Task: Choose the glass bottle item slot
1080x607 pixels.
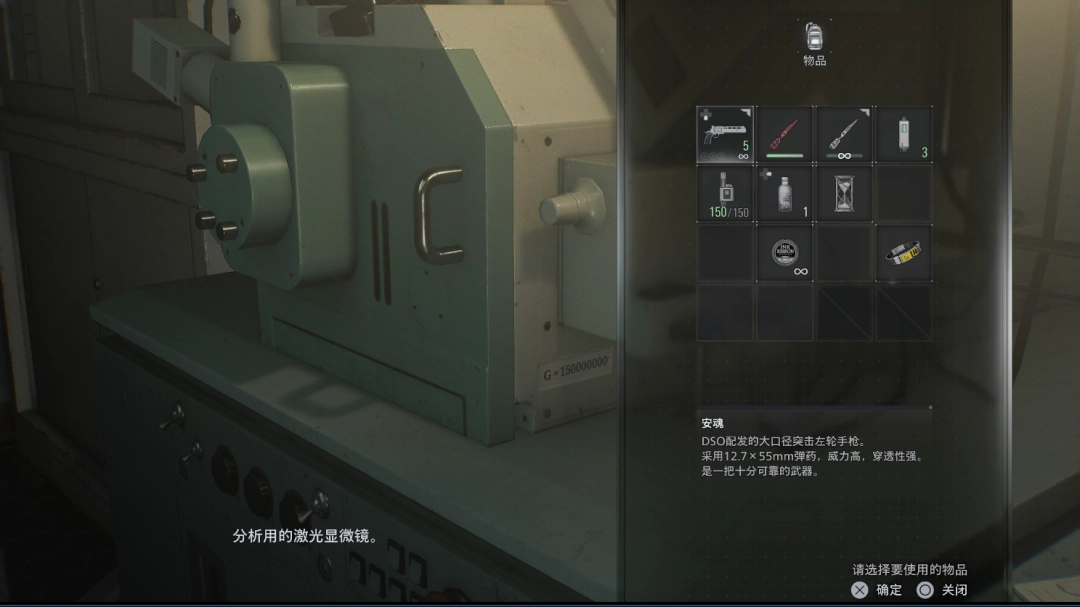Action: pos(785,193)
